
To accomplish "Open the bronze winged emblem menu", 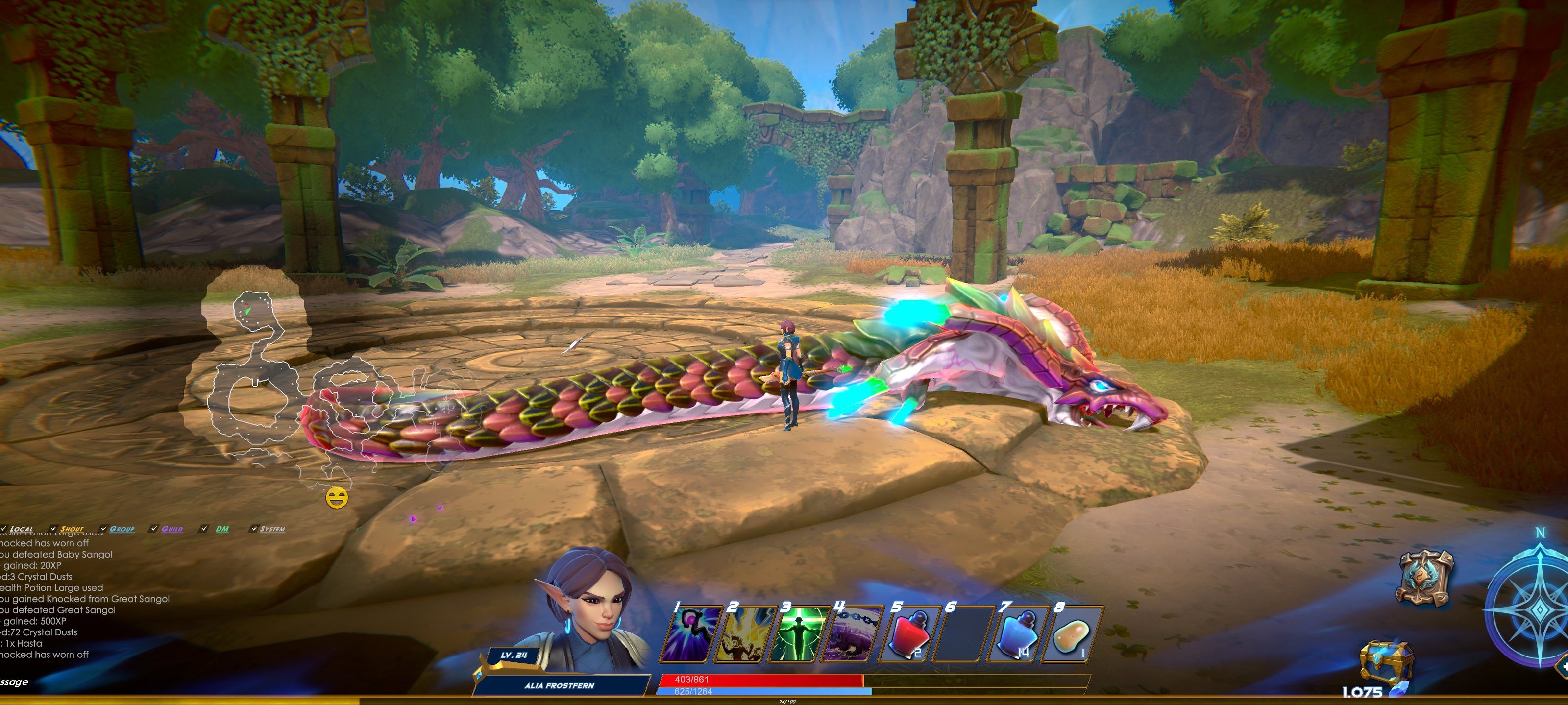I will pyautogui.click(x=1426, y=578).
